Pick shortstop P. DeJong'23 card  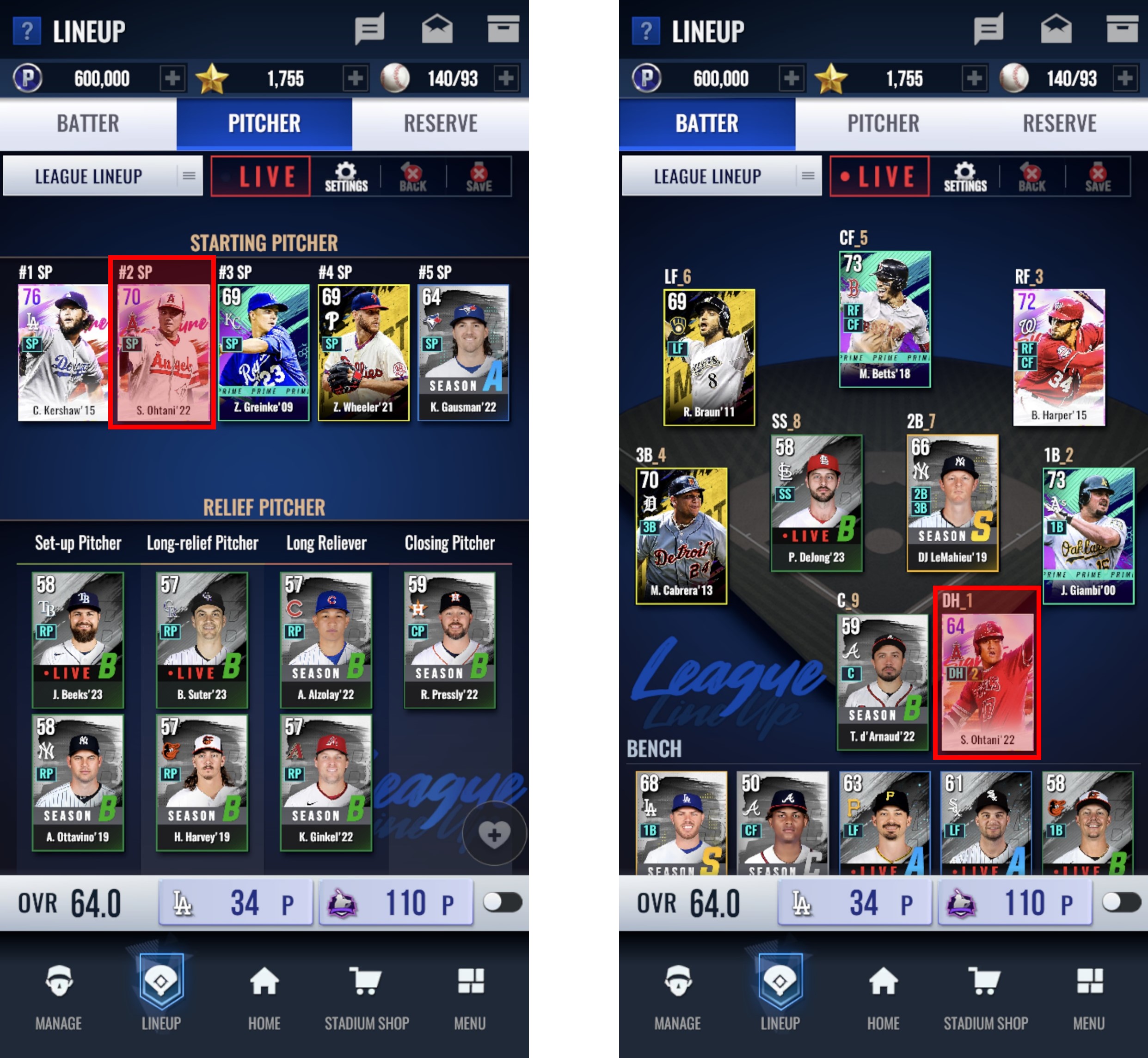[816, 503]
